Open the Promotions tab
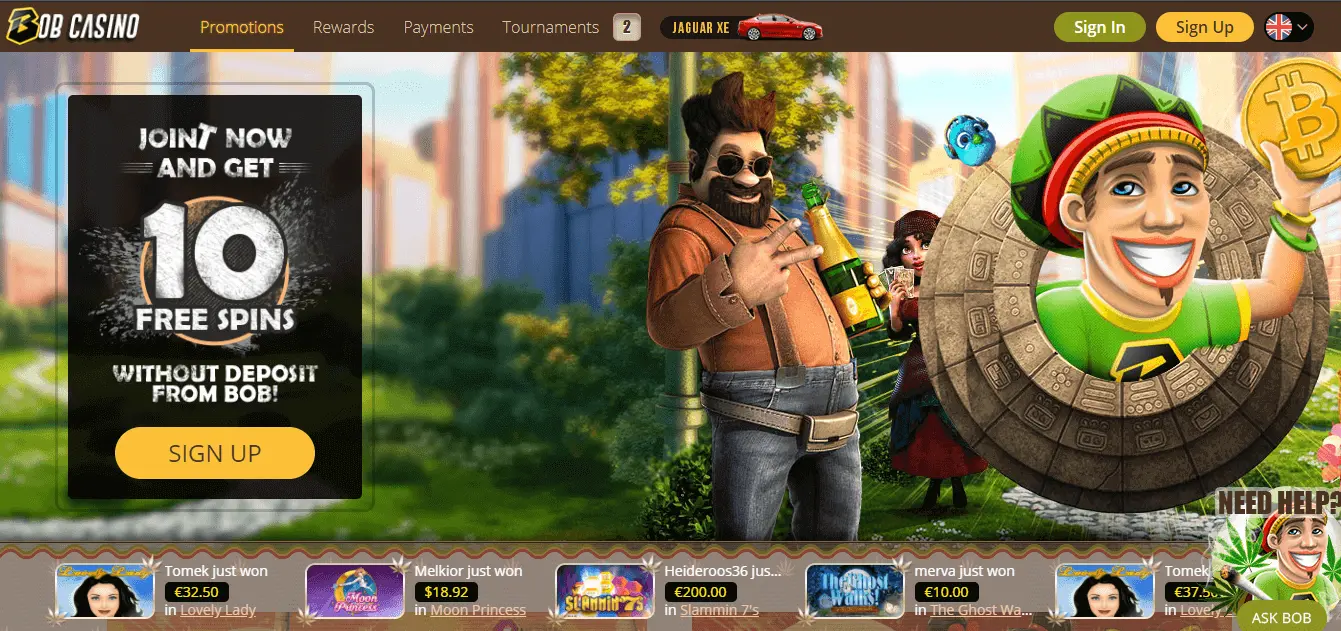The image size is (1341, 631). tap(241, 27)
